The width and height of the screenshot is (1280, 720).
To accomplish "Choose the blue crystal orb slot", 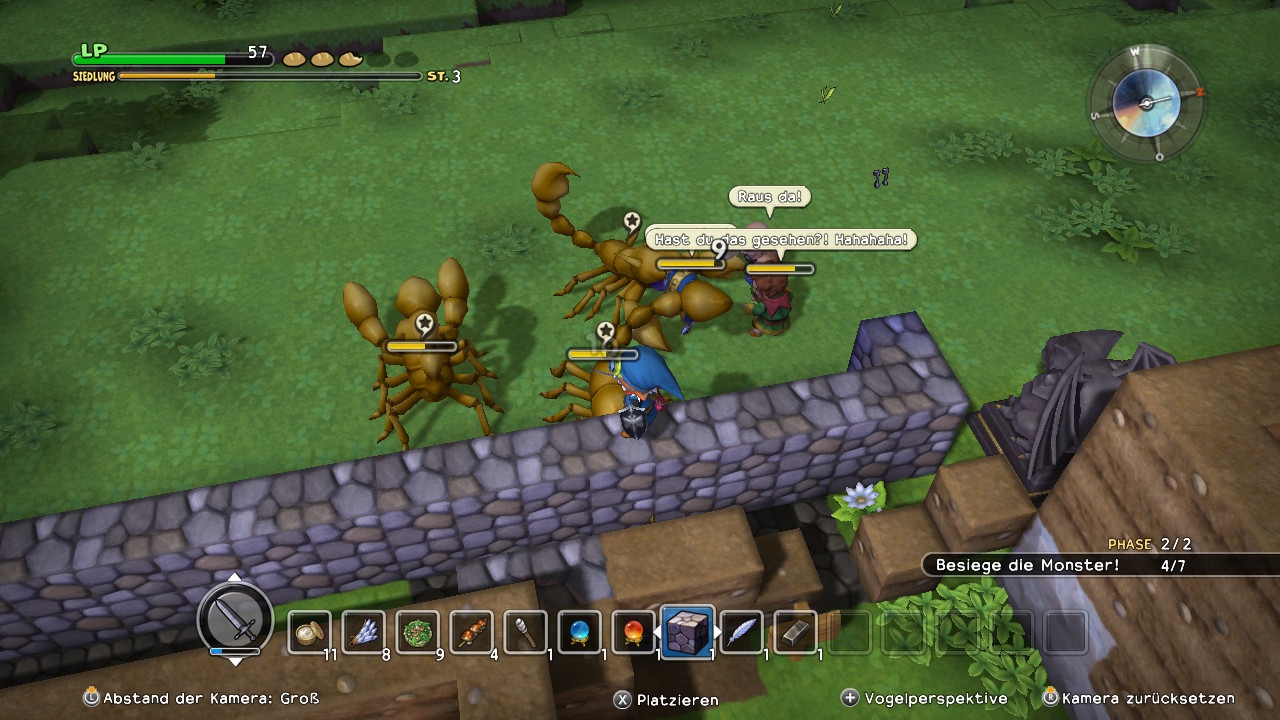I will pos(580,632).
